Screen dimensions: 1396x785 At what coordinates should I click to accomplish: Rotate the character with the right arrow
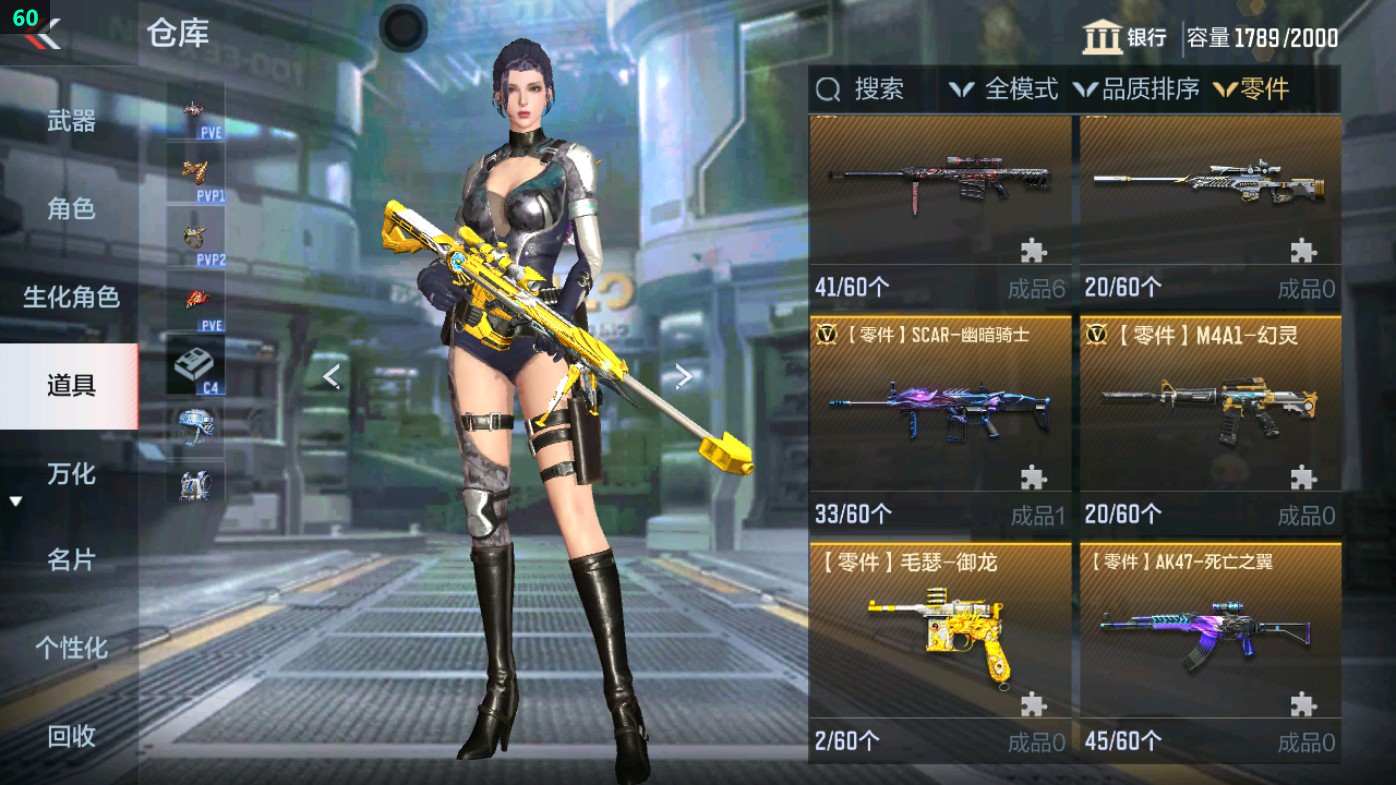(x=682, y=376)
